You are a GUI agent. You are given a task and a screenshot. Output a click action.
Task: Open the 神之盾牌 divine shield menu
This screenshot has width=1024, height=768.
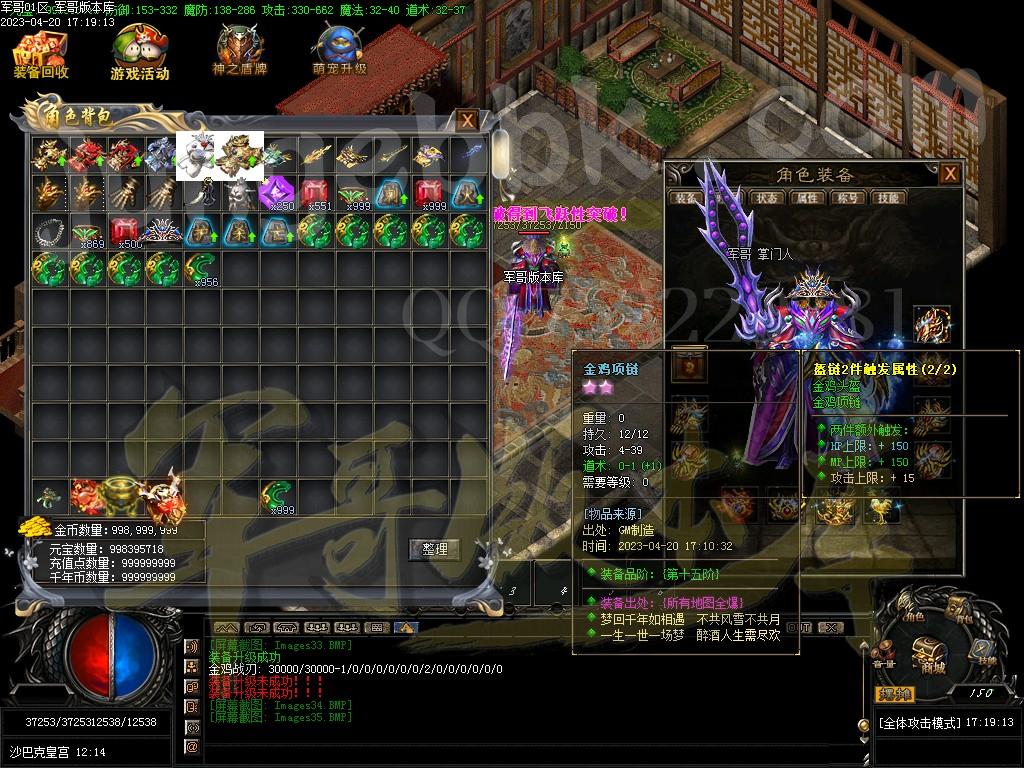[x=239, y=52]
